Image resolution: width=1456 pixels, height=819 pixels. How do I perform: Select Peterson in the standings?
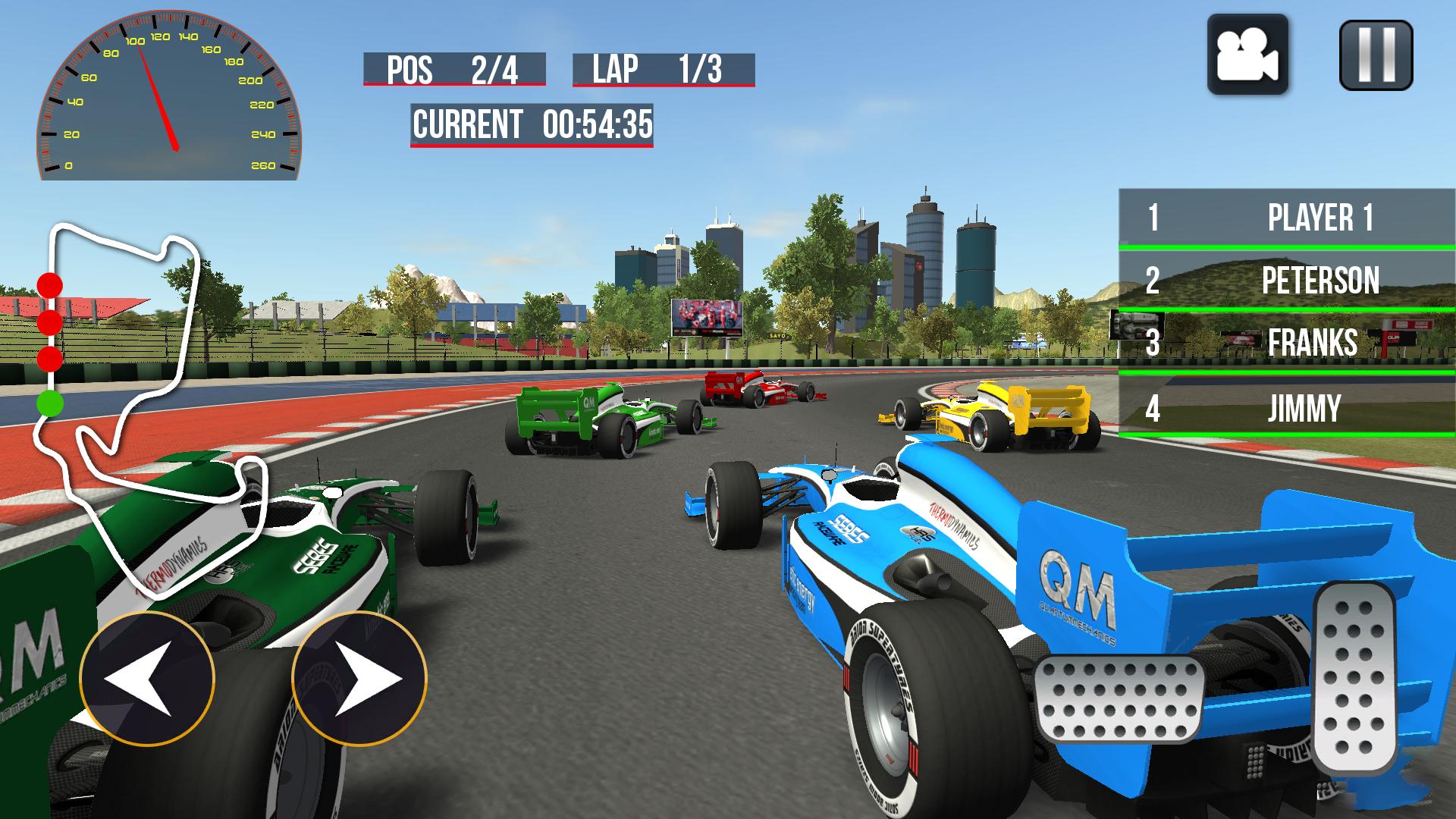pos(1287,280)
